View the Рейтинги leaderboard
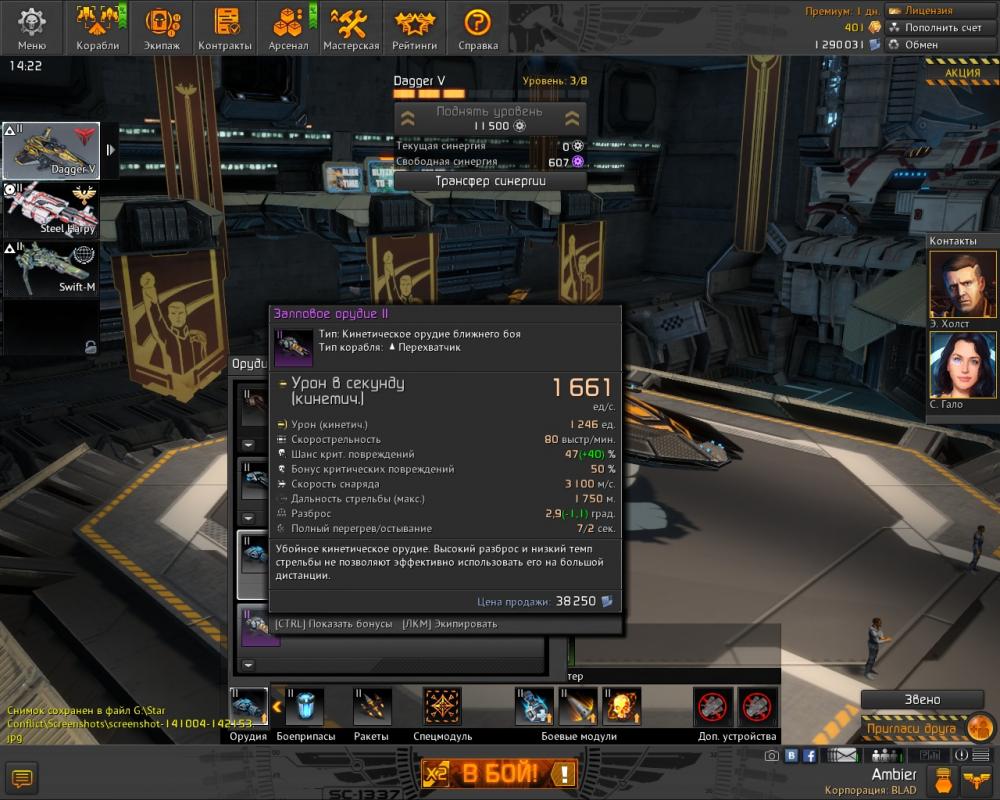Viewport: 1000px width, 800px height. 414,28
